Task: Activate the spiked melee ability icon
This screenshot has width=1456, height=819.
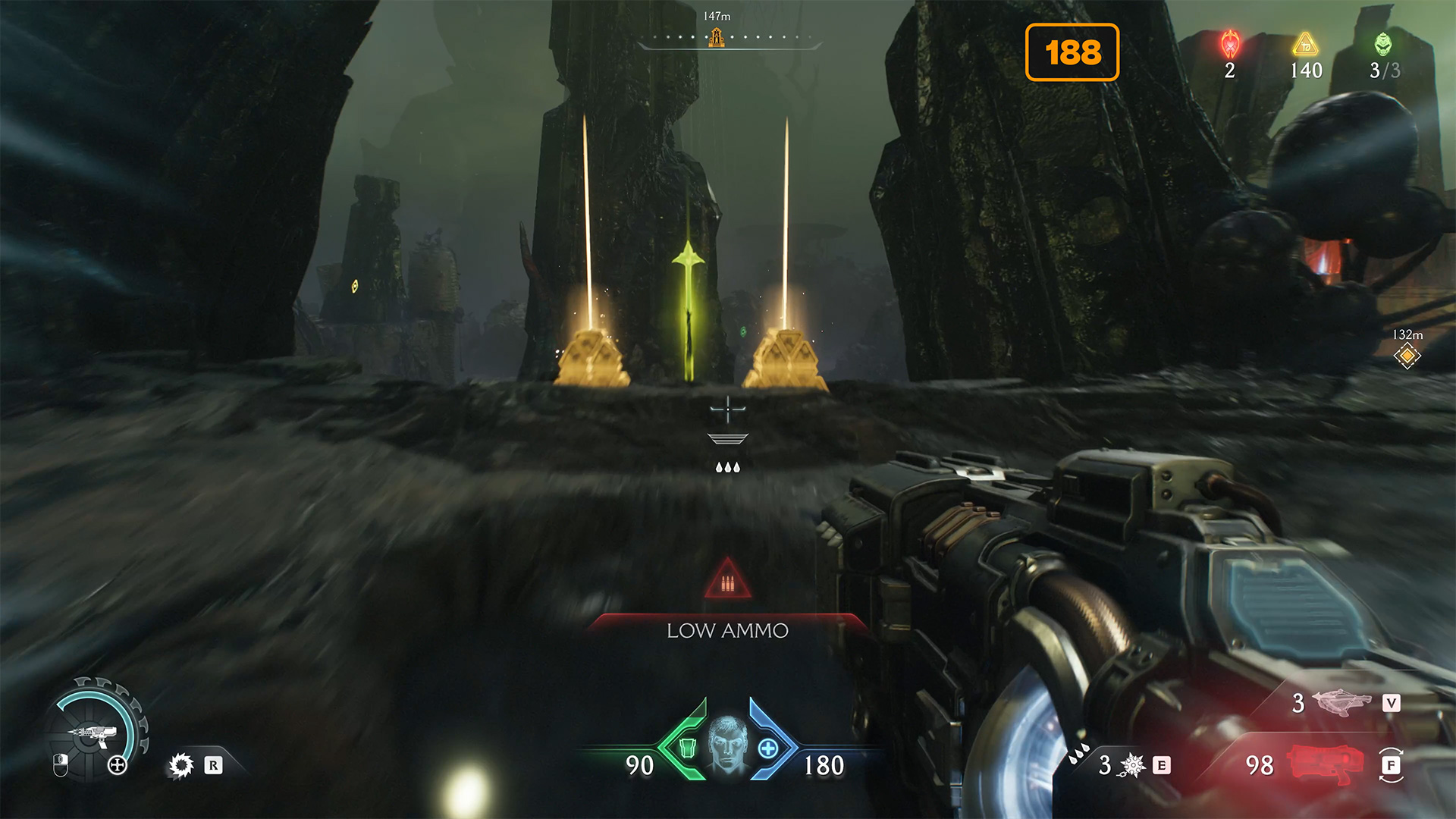Action: 1131,765
